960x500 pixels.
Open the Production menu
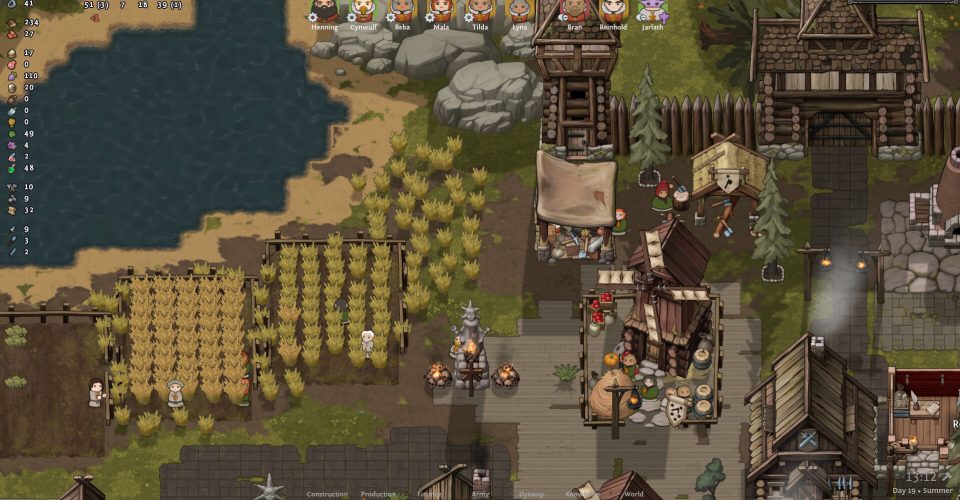[378, 494]
